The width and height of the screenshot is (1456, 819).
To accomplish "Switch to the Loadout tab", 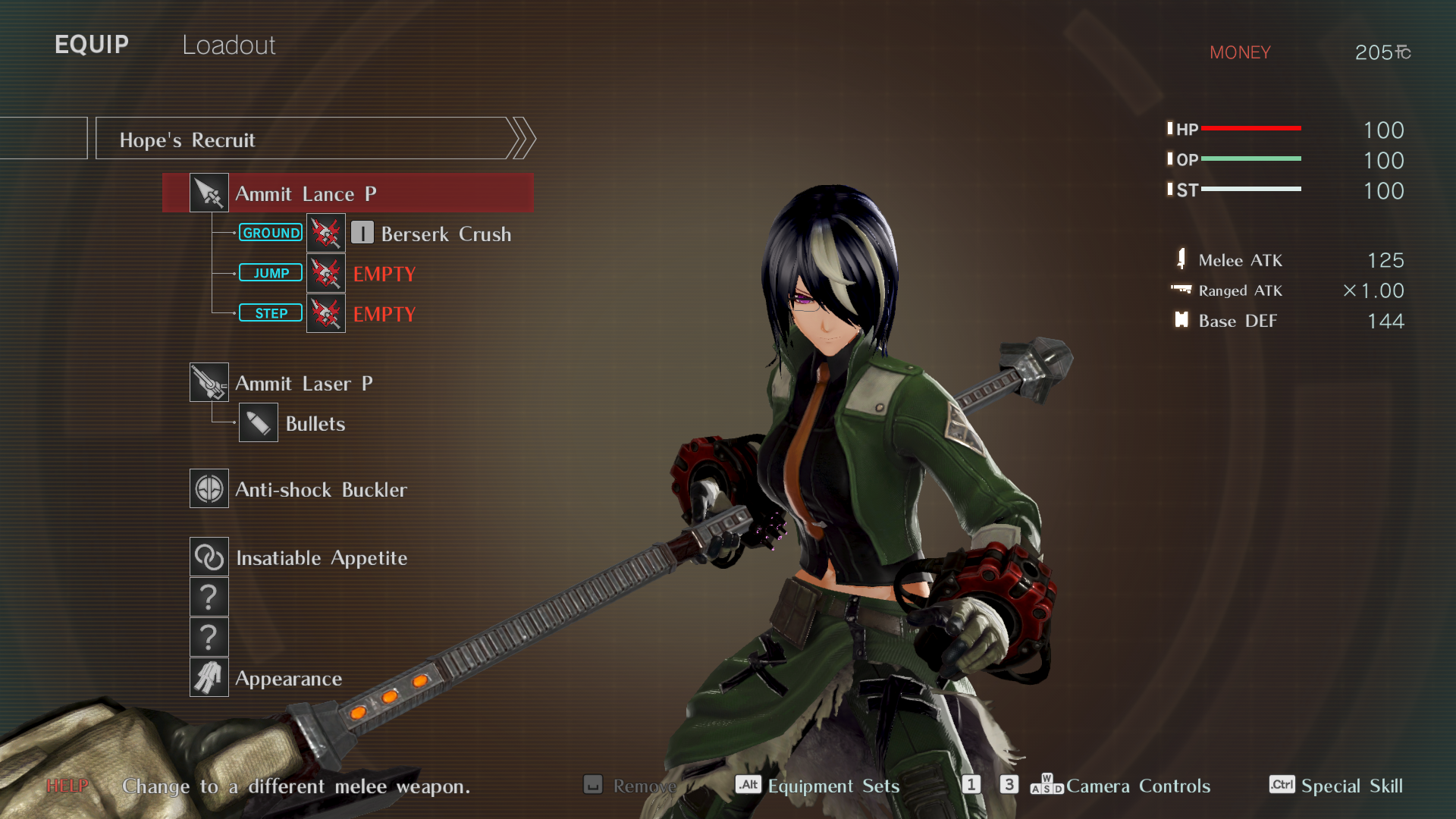I will [228, 45].
